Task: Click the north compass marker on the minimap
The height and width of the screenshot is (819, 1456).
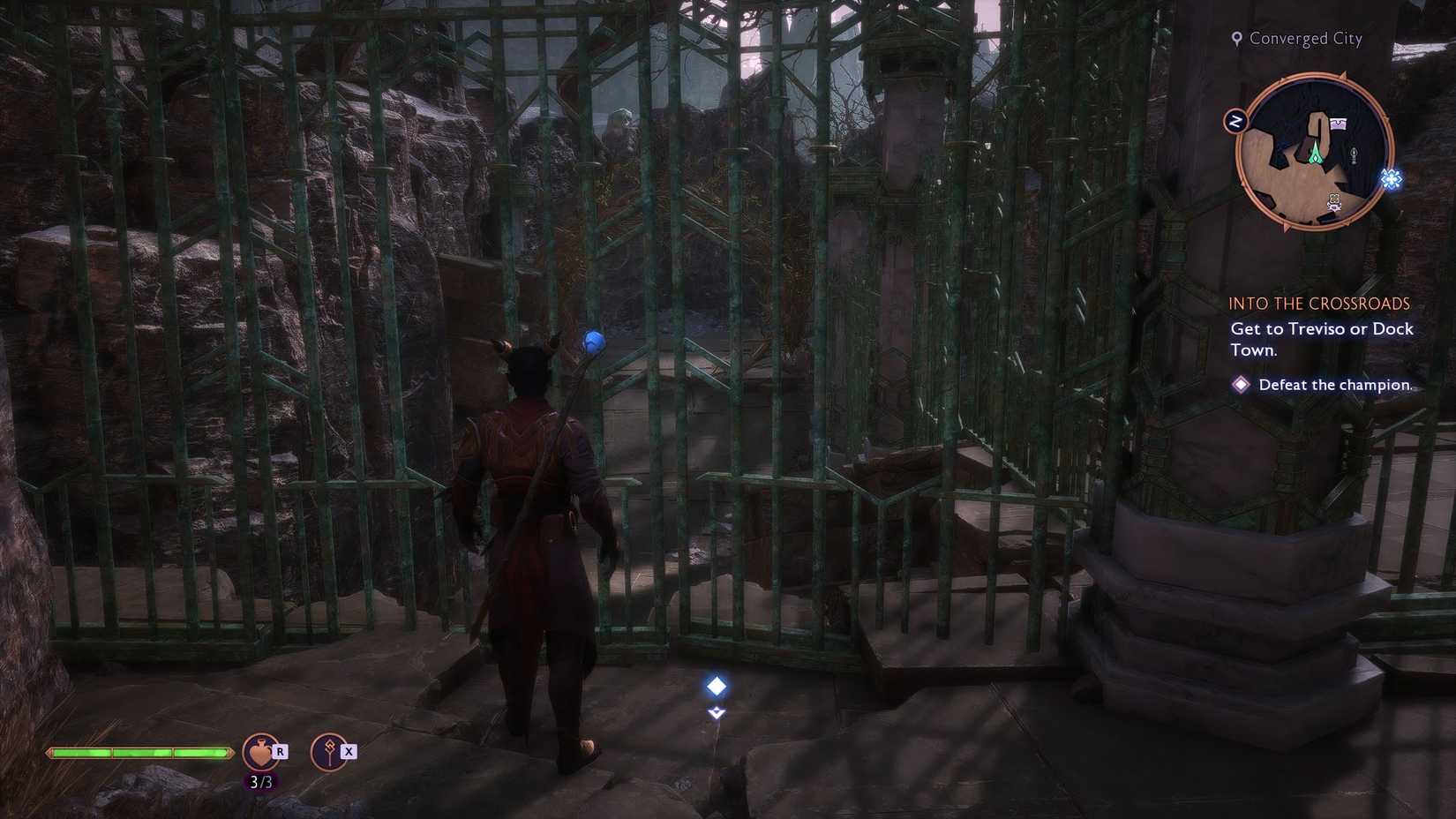Action: coord(1236,119)
